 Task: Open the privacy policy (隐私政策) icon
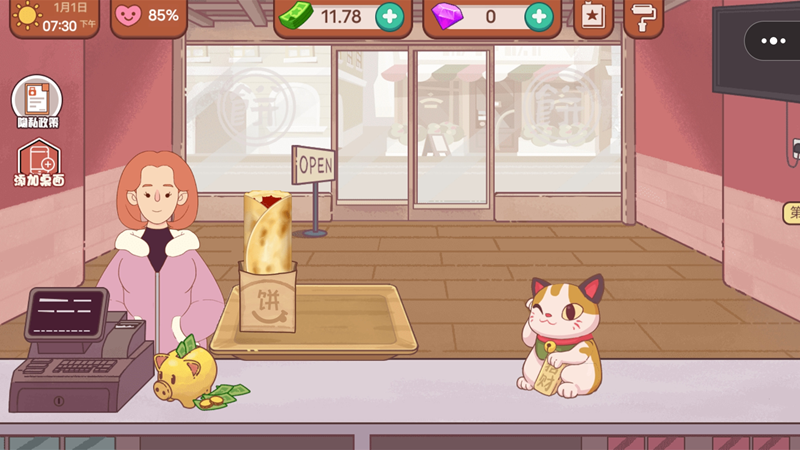(x=37, y=101)
